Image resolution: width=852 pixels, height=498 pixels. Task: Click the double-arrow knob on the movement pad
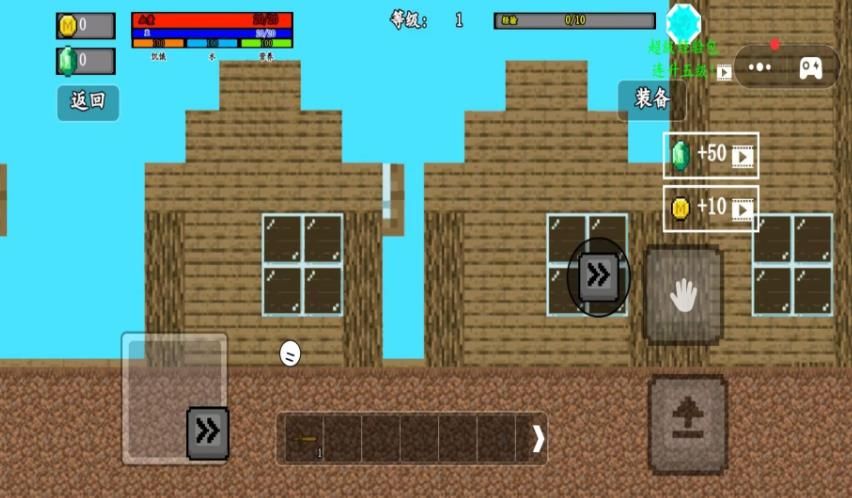(x=208, y=432)
